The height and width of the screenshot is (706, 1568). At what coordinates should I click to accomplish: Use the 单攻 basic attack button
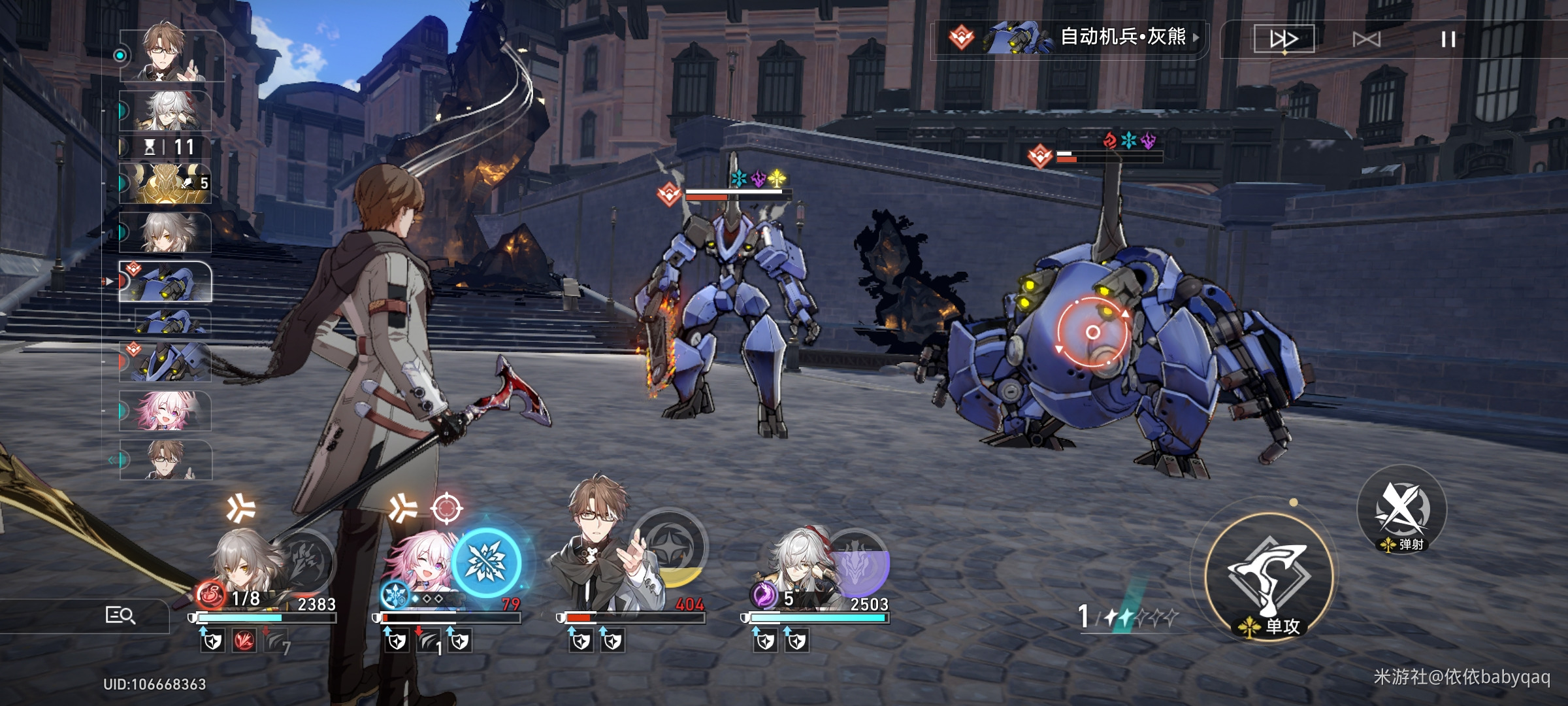point(1268,577)
